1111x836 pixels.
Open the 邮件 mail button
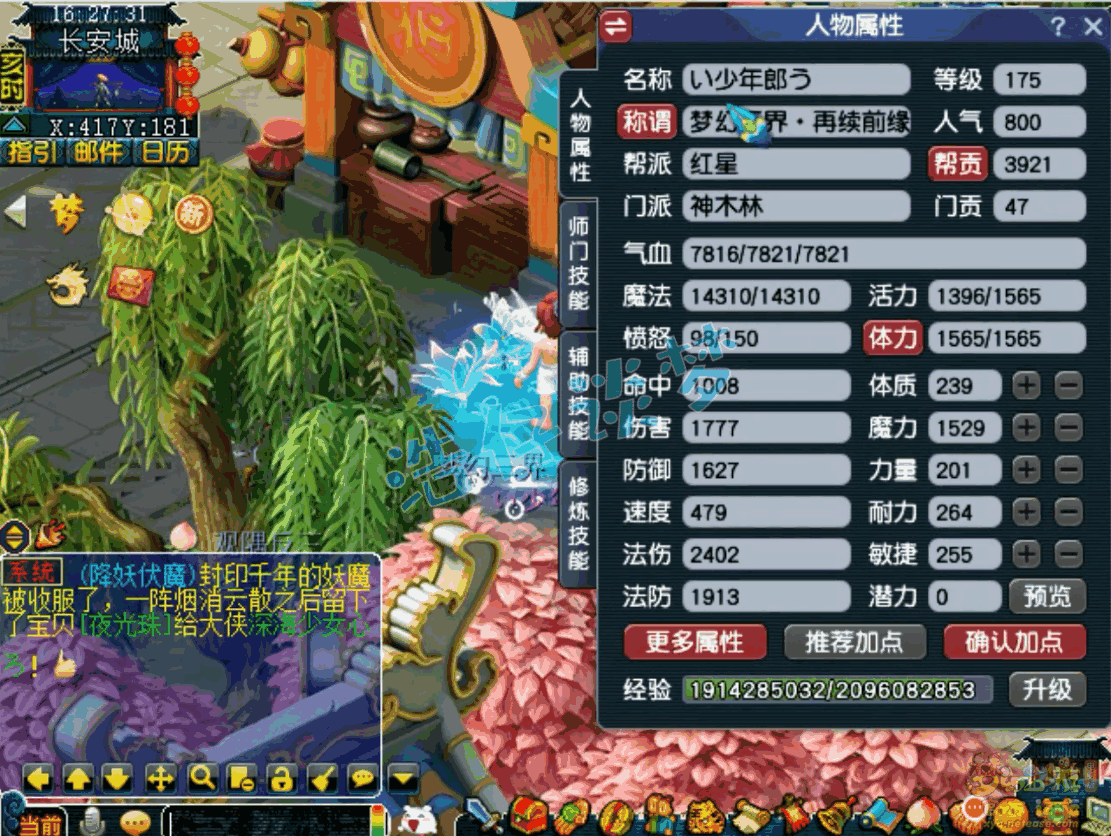click(x=98, y=152)
